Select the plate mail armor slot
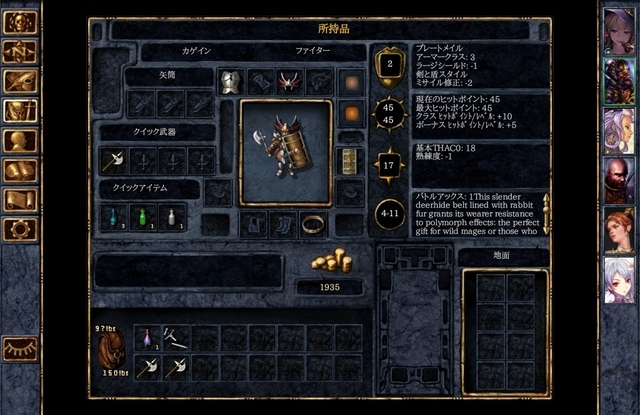The image size is (640, 415). click(231, 82)
